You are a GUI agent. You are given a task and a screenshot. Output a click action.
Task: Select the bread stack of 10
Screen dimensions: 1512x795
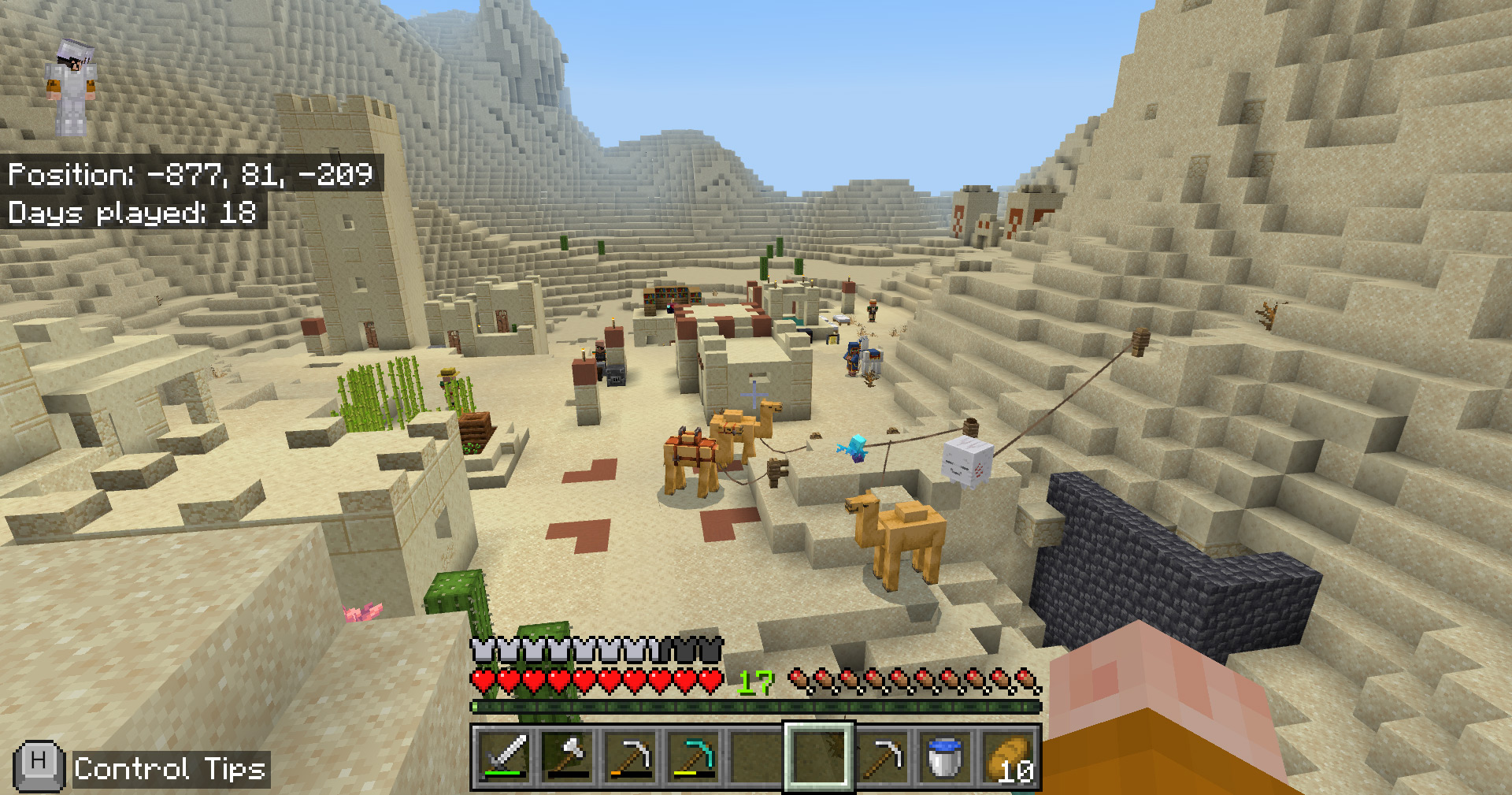click(x=1007, y=757)
